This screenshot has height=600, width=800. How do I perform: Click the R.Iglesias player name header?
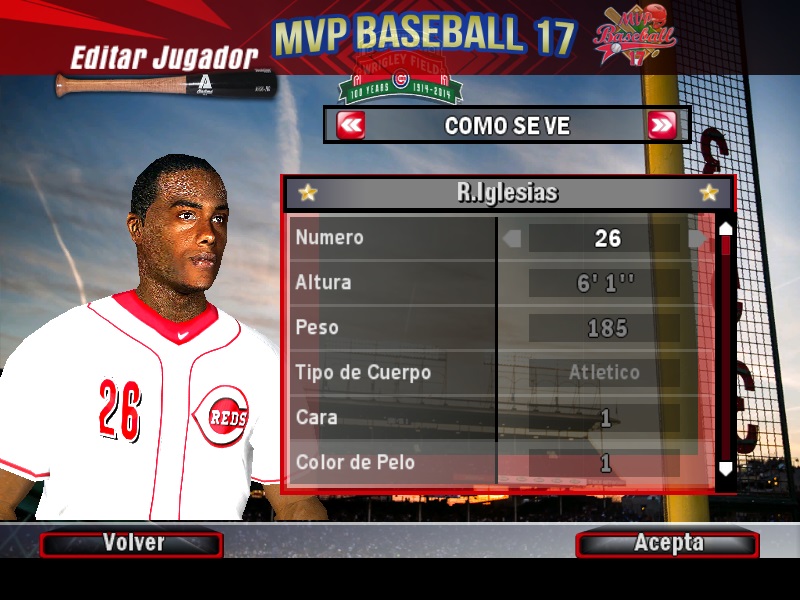507,193
